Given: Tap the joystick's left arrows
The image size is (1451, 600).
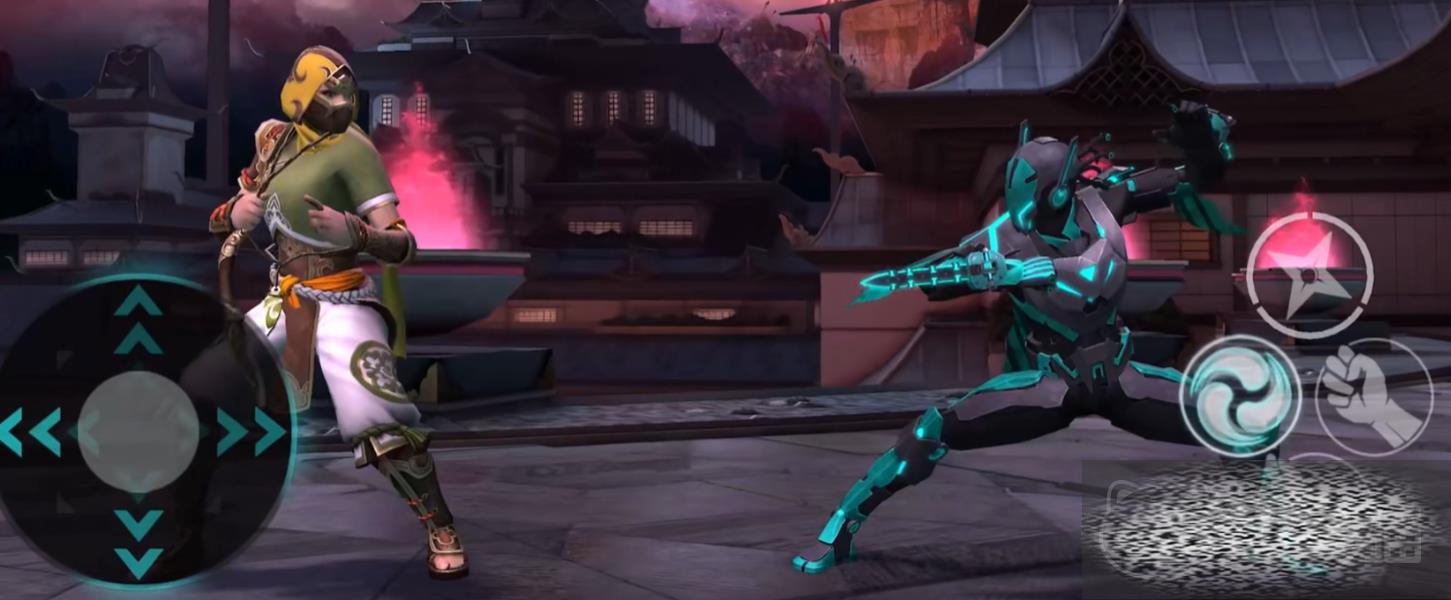Looking at the screenshot, I should tap(30, 431).
